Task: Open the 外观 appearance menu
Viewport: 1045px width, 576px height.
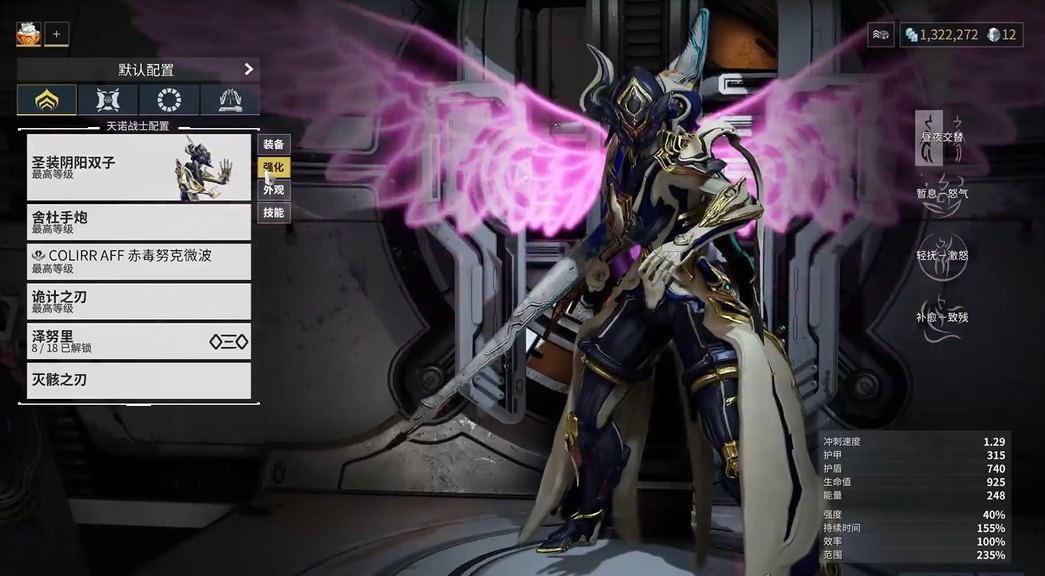Action: point(274,189)
